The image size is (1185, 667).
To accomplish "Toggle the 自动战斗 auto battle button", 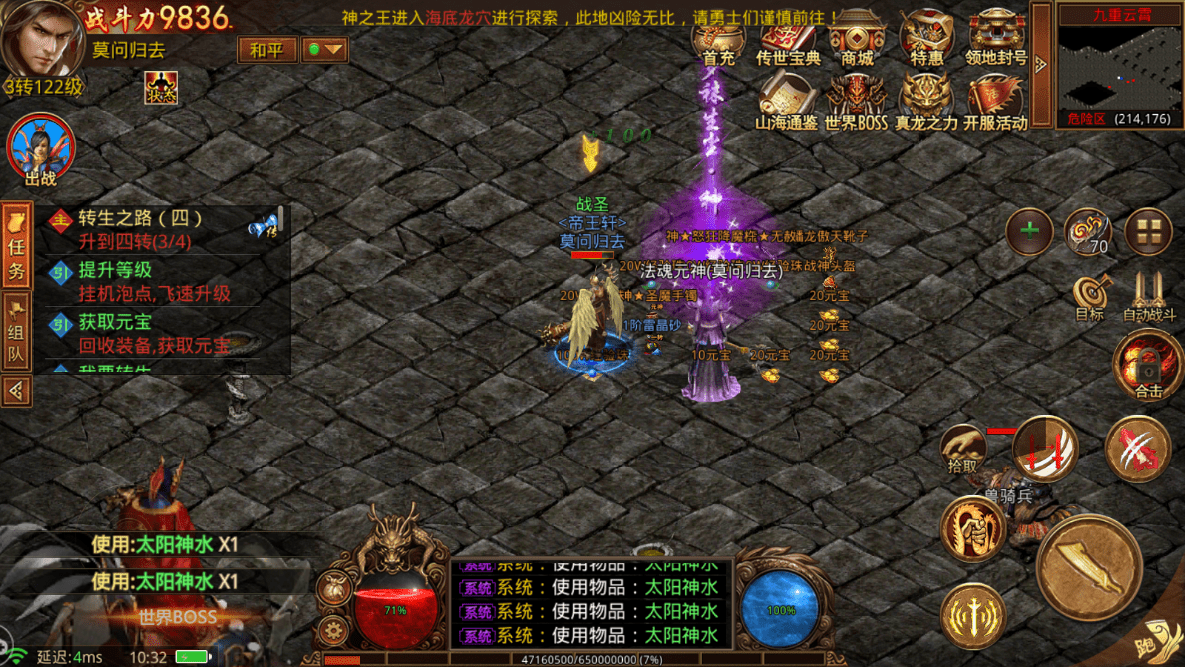I will tap(1149, 298).
